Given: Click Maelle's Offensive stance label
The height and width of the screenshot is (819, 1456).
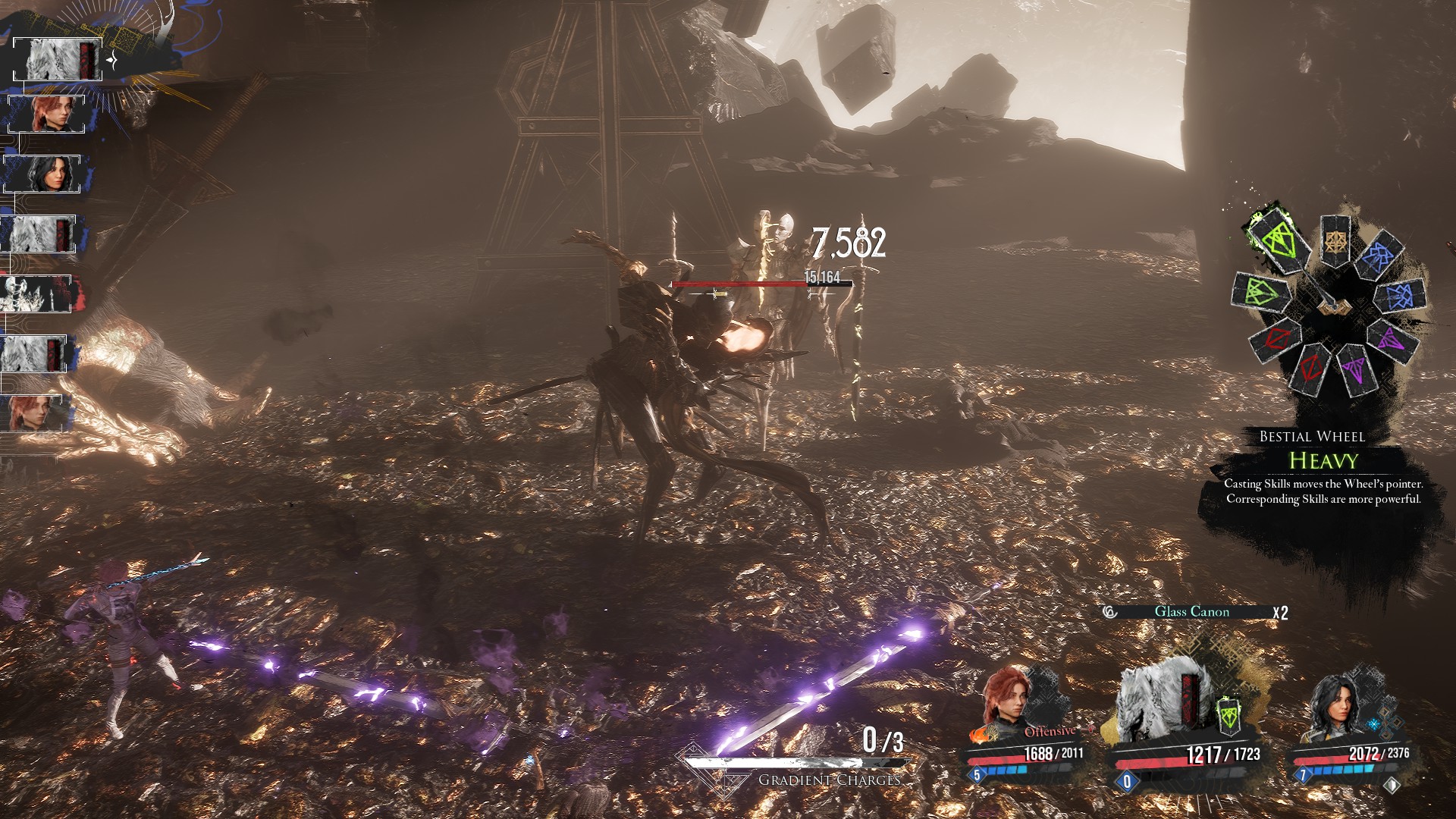Looking at the screenshot, I should [1050, 732].
